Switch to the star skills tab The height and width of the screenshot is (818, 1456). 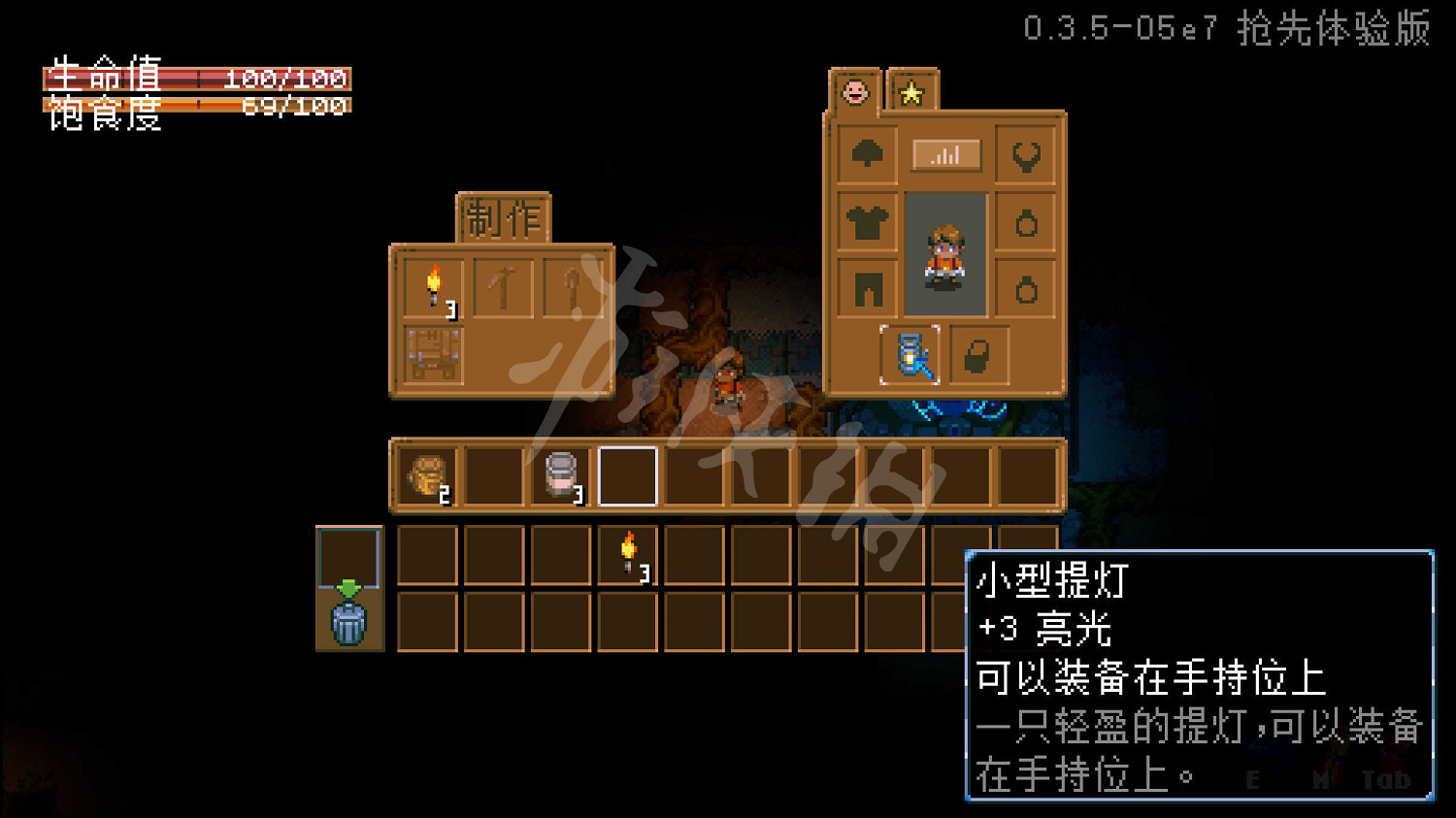910,92
